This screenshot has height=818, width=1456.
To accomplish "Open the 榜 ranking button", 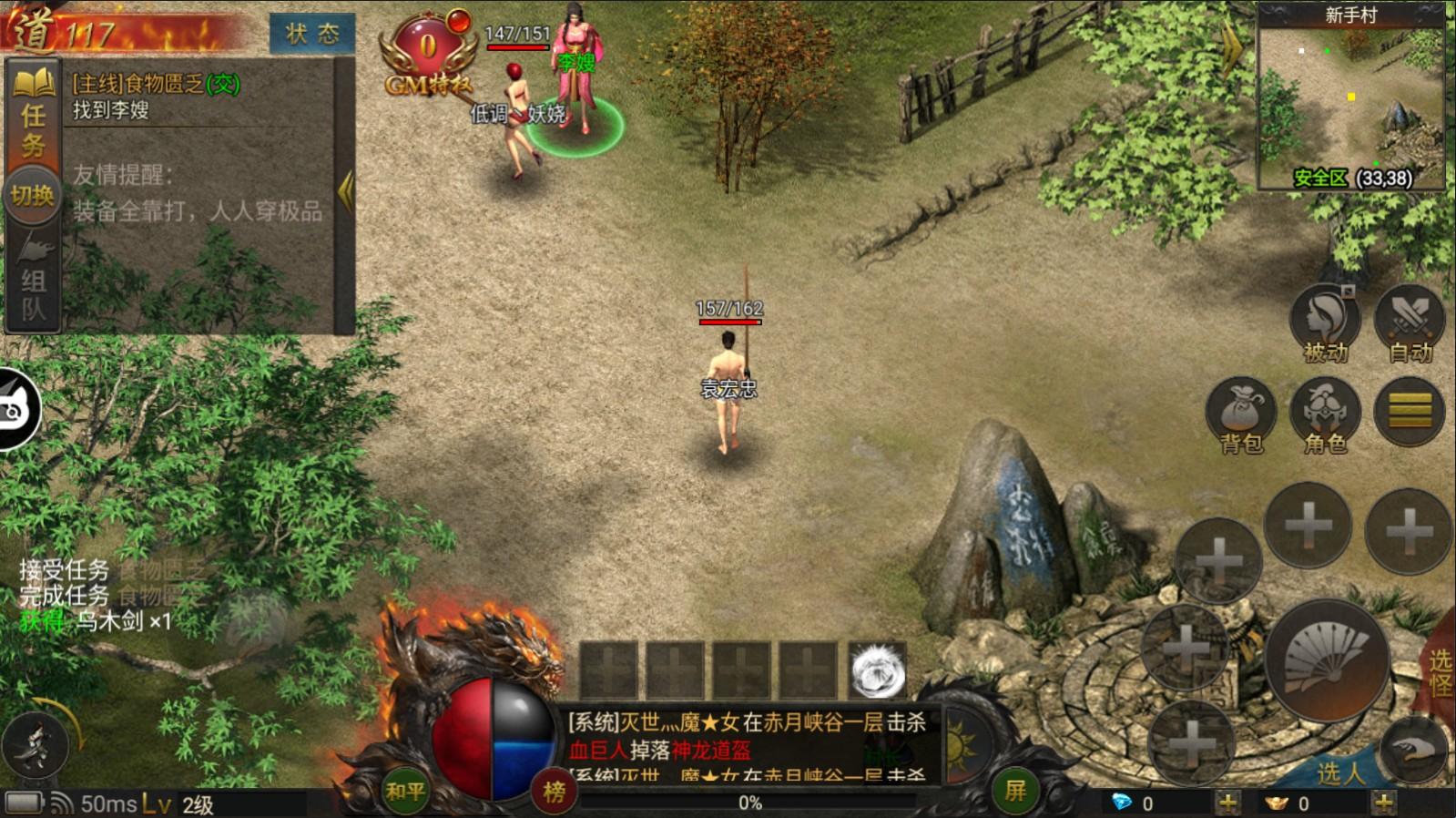I will tap(554, 792).
